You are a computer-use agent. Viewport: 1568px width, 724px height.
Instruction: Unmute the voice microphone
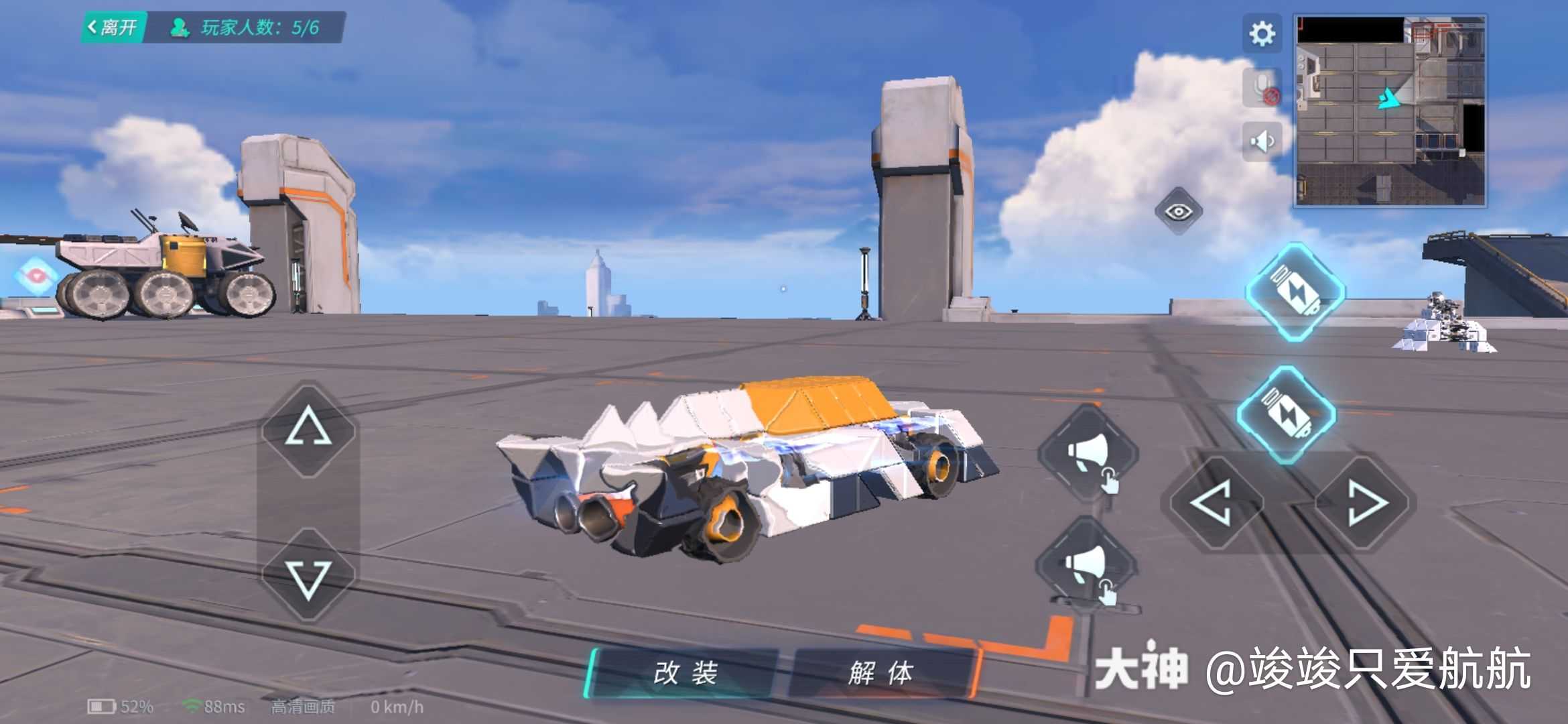click(1261, 86)
